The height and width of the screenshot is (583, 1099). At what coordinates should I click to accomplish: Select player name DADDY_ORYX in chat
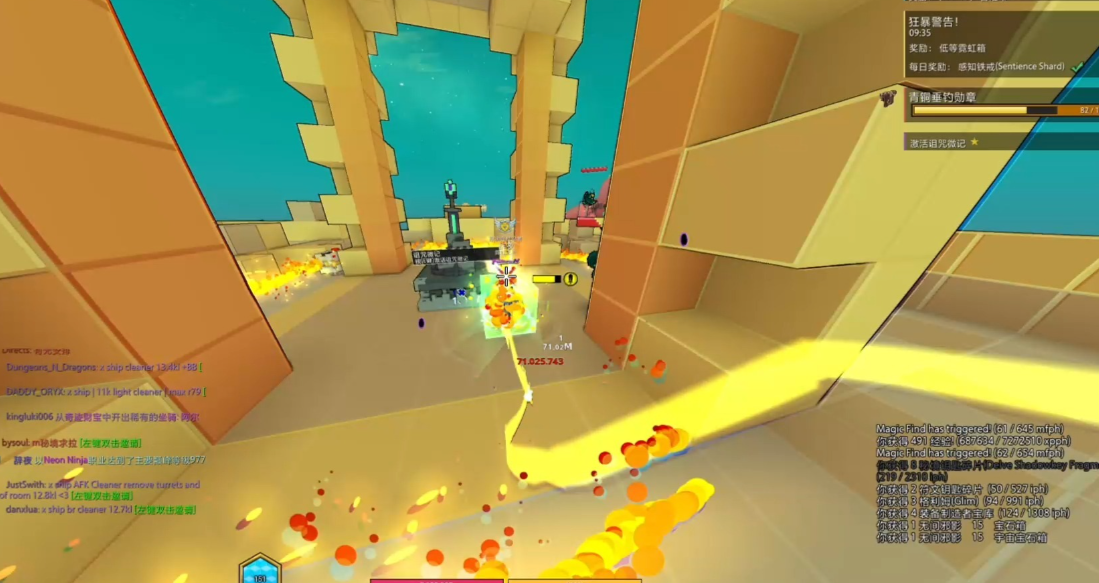36,391
